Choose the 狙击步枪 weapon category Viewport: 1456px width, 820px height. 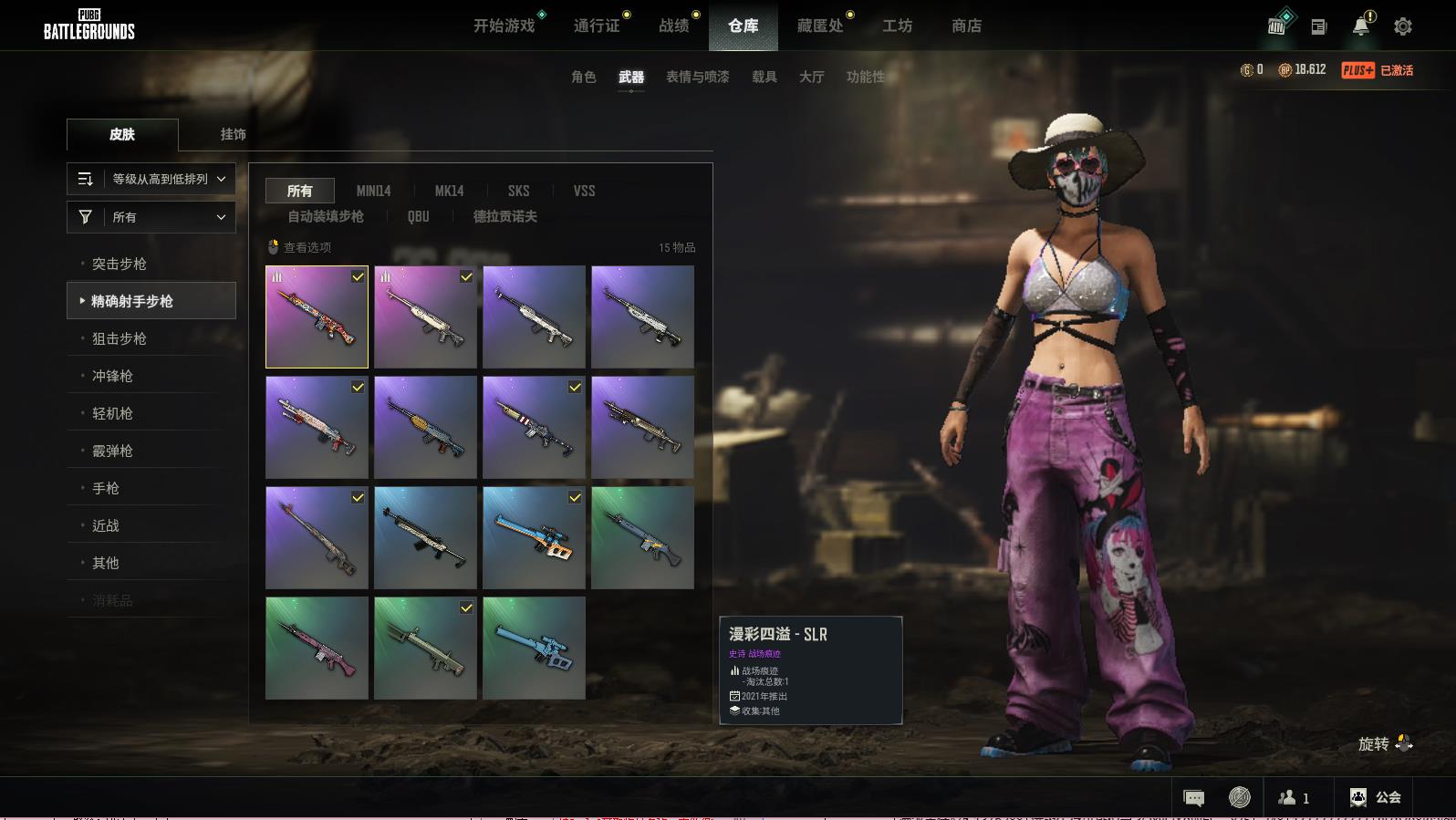coord(119,338)
